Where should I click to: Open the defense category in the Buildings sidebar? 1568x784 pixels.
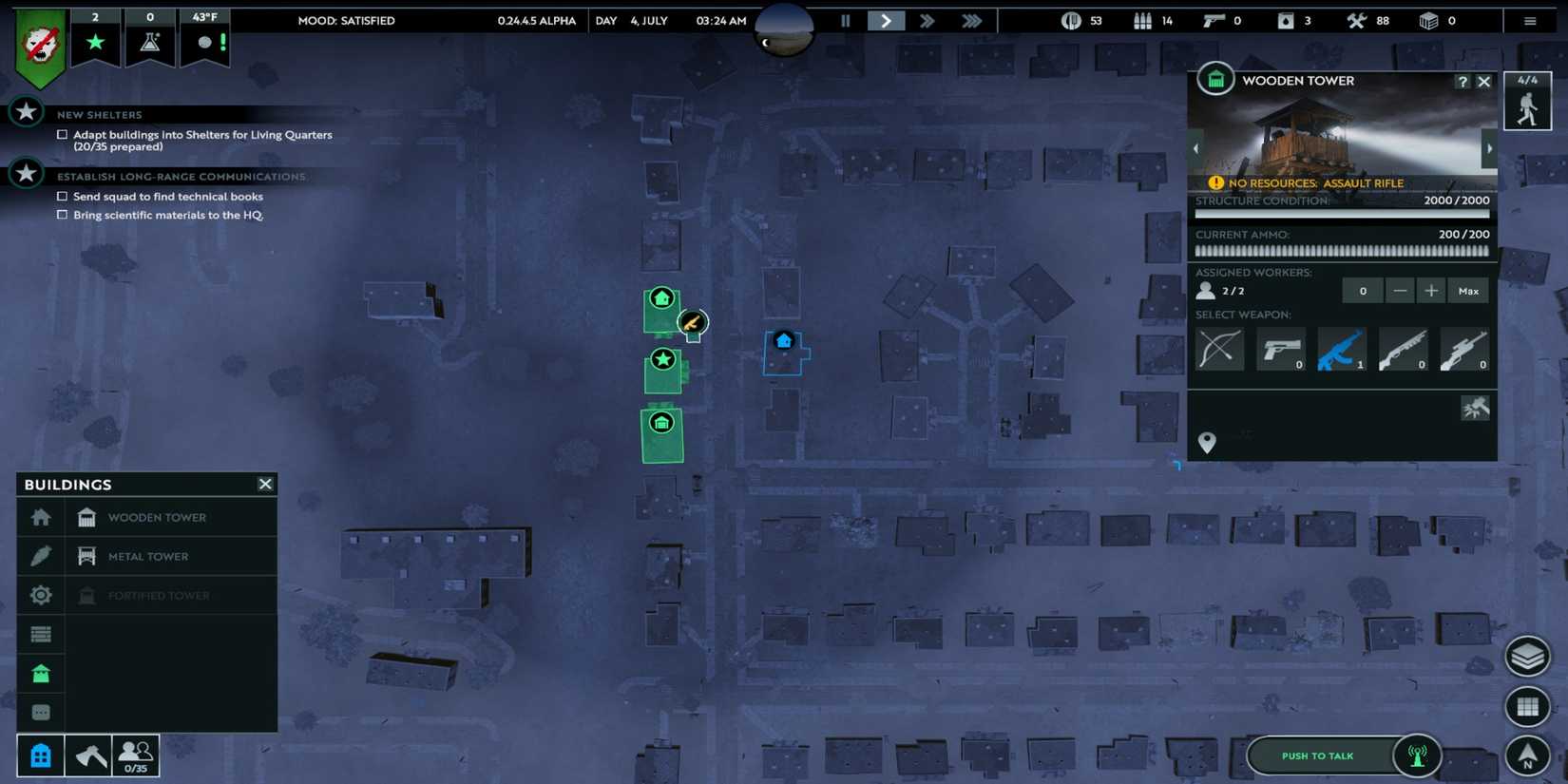pyautogui.click(x=40, y=672)
